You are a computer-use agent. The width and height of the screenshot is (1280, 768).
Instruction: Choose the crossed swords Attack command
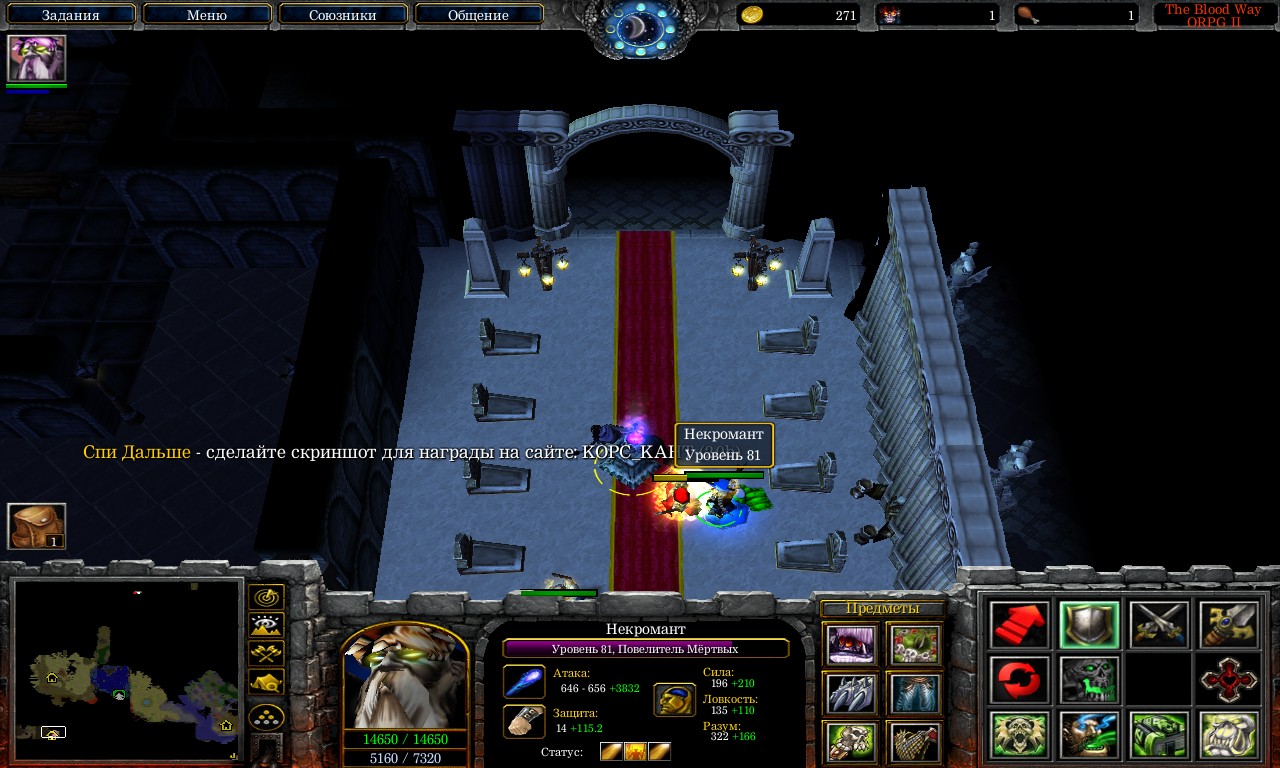pyautogui.click(x=1159, y=625)
